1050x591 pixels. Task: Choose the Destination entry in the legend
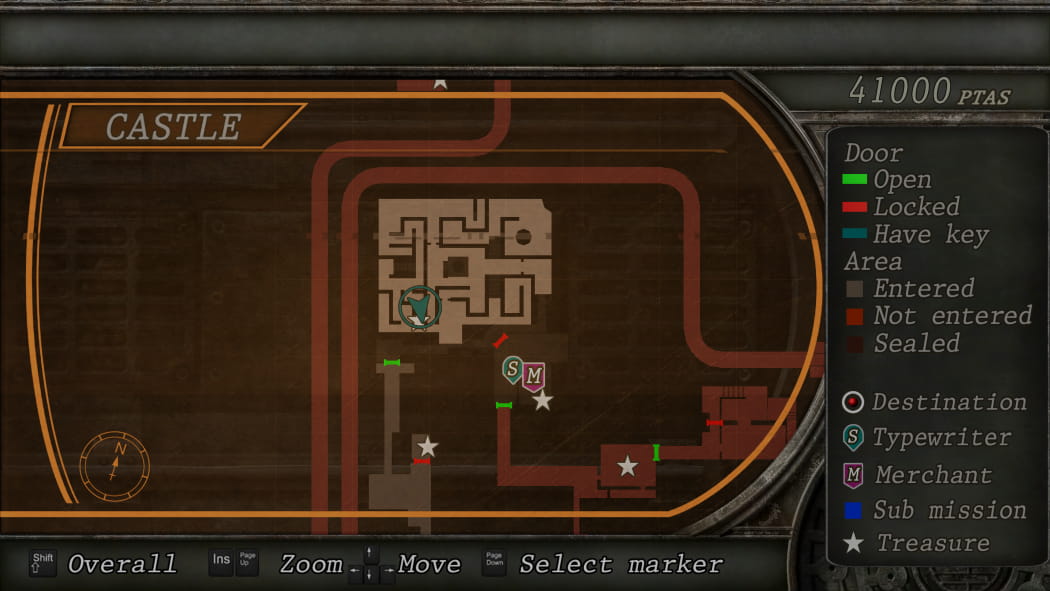click(x=935, y=402)
